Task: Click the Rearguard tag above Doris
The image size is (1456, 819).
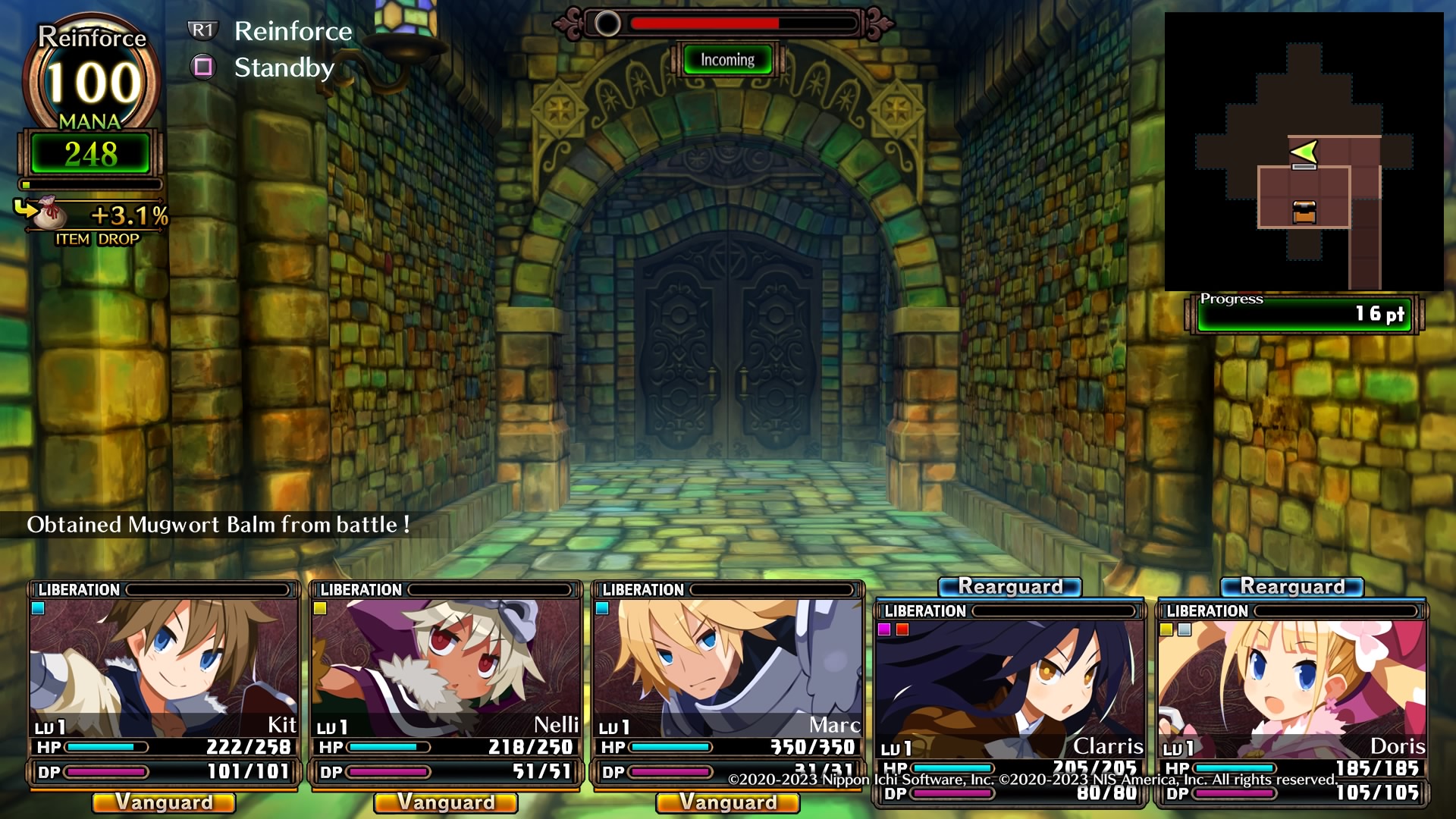Action: click(1292, 587)
